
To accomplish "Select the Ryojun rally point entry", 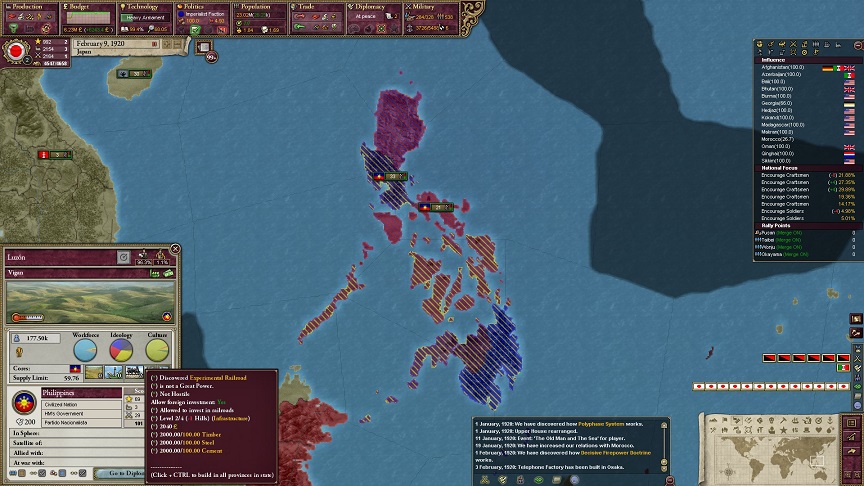I will 782,232.
